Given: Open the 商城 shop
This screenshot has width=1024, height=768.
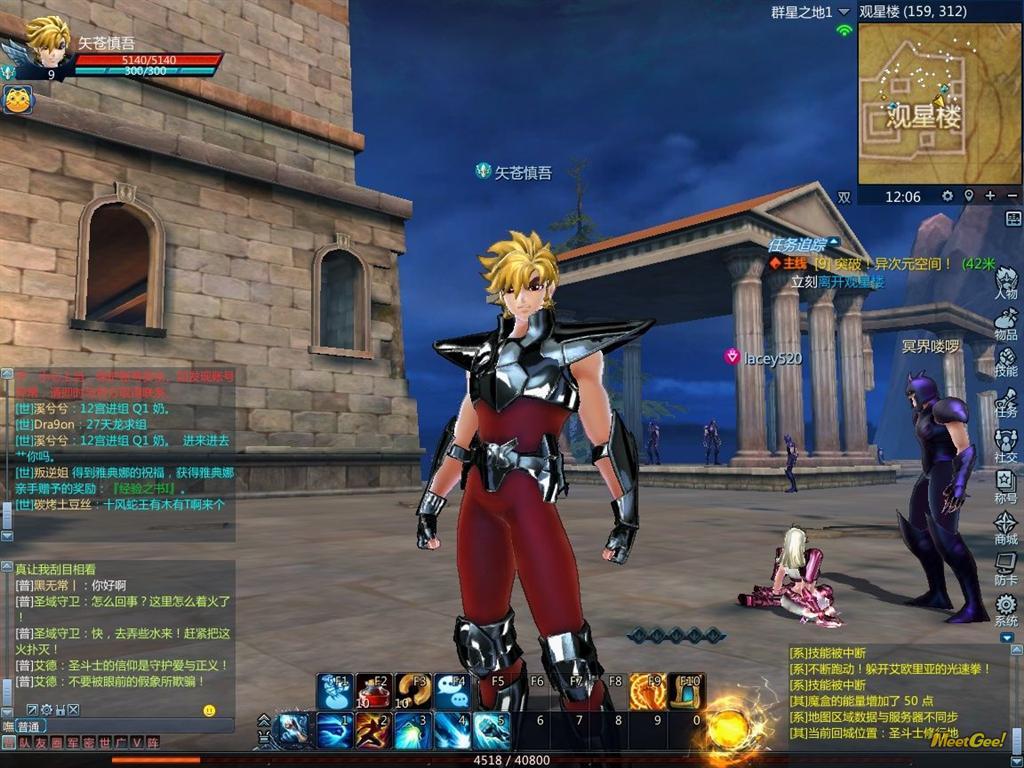Looking at the screenshot, I should click(1006, 526).
